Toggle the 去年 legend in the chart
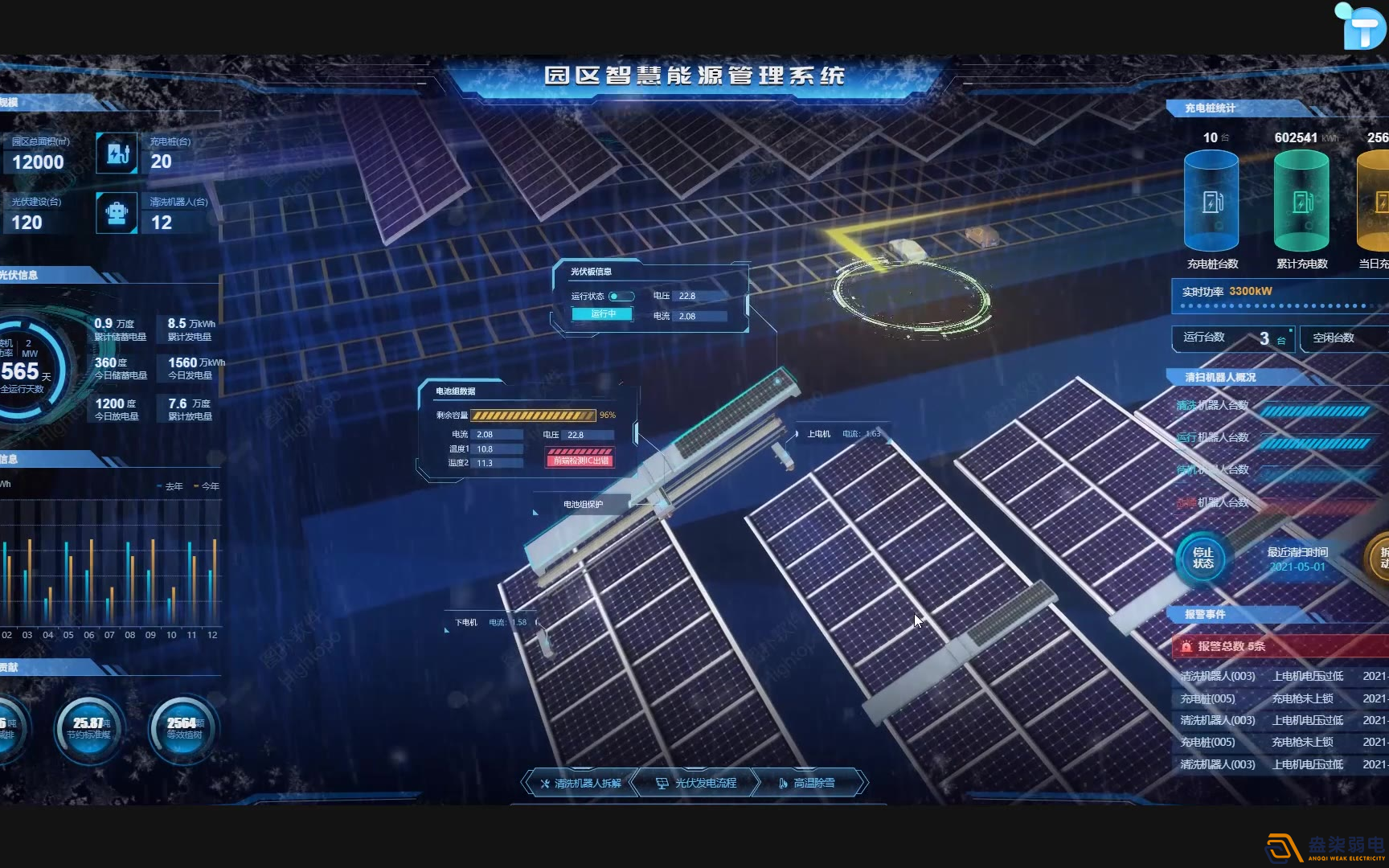1389x868 pixels. pyautogui.click(x=171, y=486)
